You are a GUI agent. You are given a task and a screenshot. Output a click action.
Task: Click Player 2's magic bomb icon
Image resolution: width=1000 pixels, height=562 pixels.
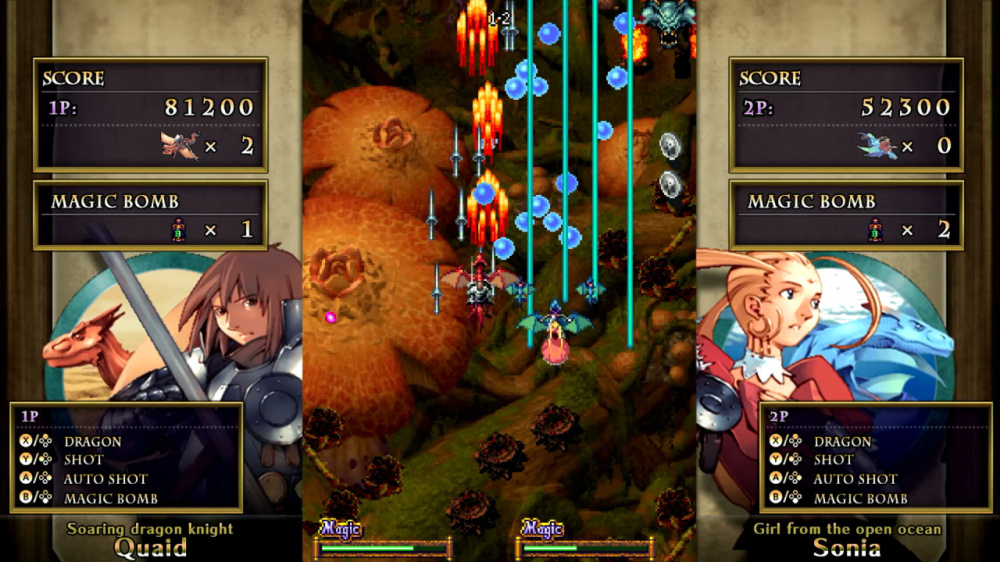(x=877, y=230)
